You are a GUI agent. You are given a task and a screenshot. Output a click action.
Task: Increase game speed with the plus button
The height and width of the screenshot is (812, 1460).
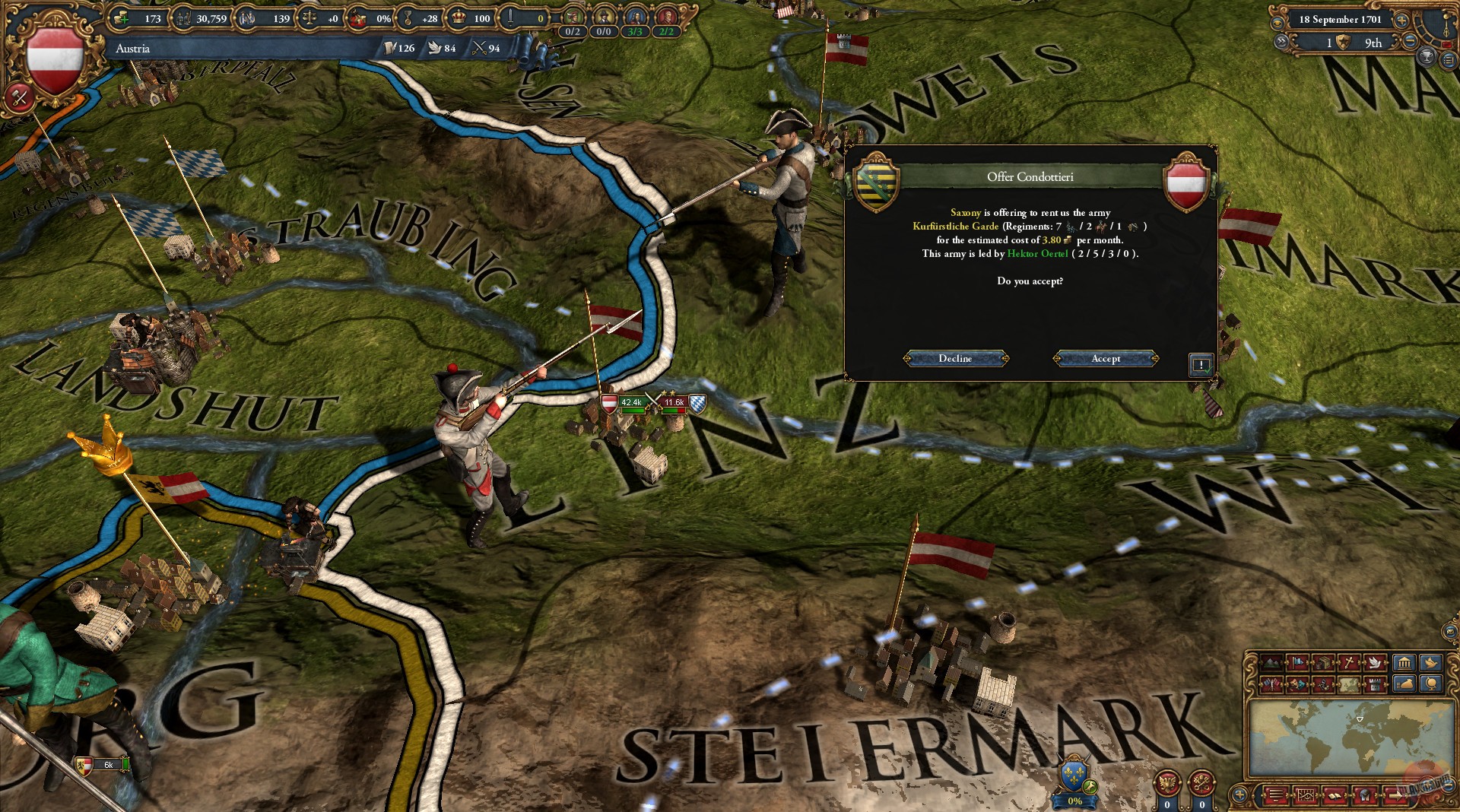(1401, 21)
